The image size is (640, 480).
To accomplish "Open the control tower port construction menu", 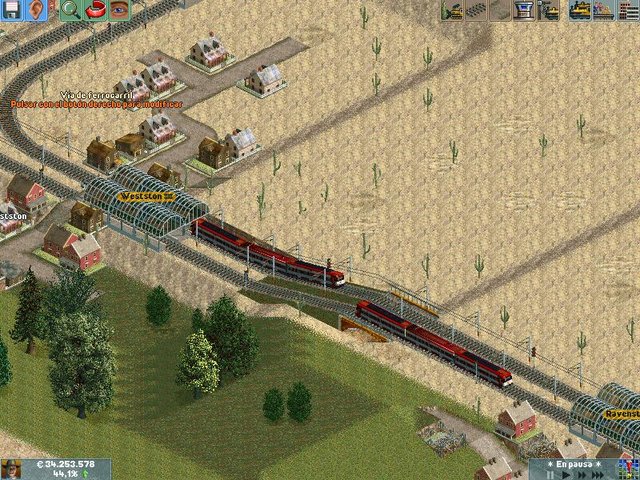I will [523, 10].
